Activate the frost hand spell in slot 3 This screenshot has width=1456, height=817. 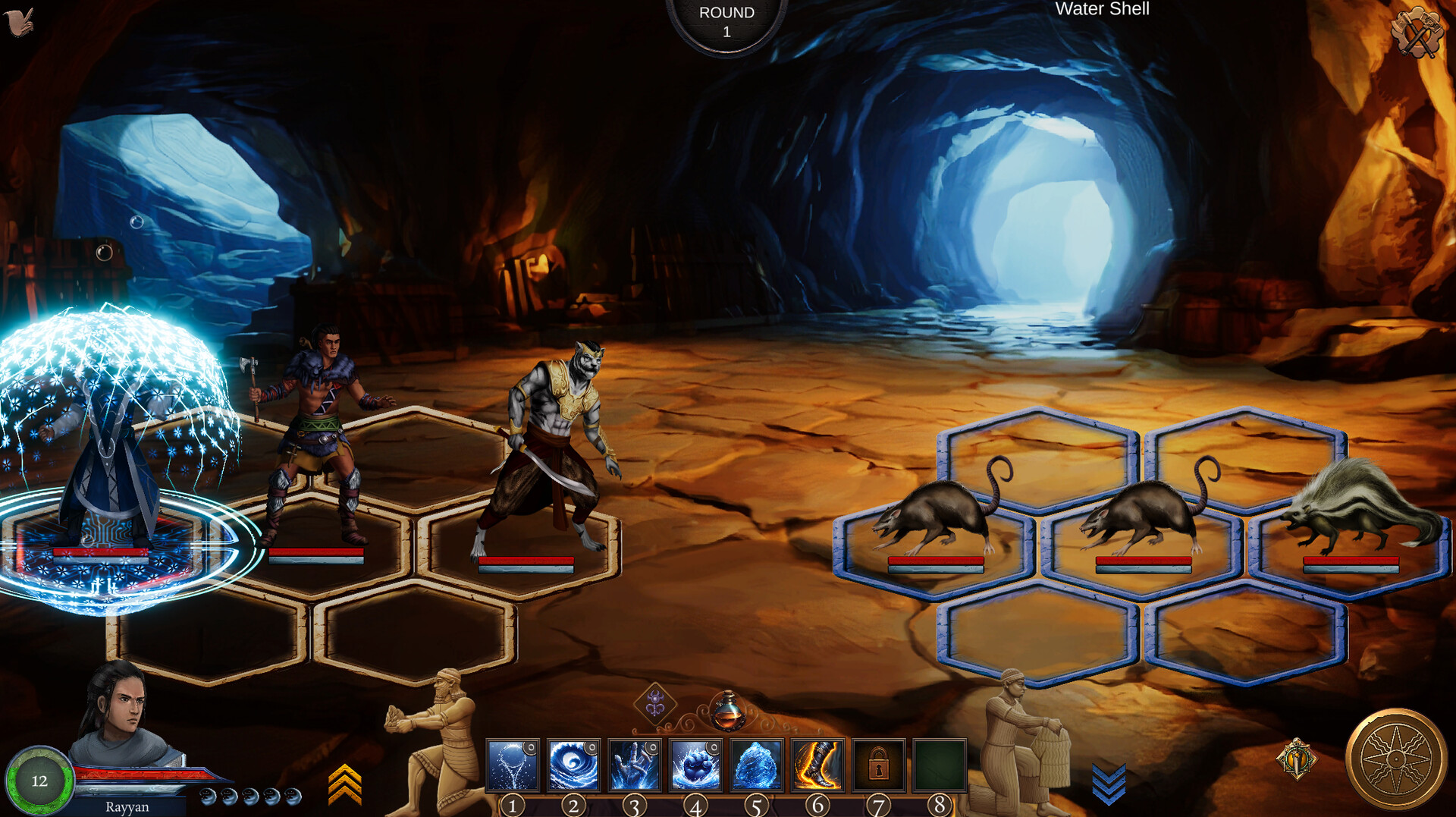coord(634,766)
